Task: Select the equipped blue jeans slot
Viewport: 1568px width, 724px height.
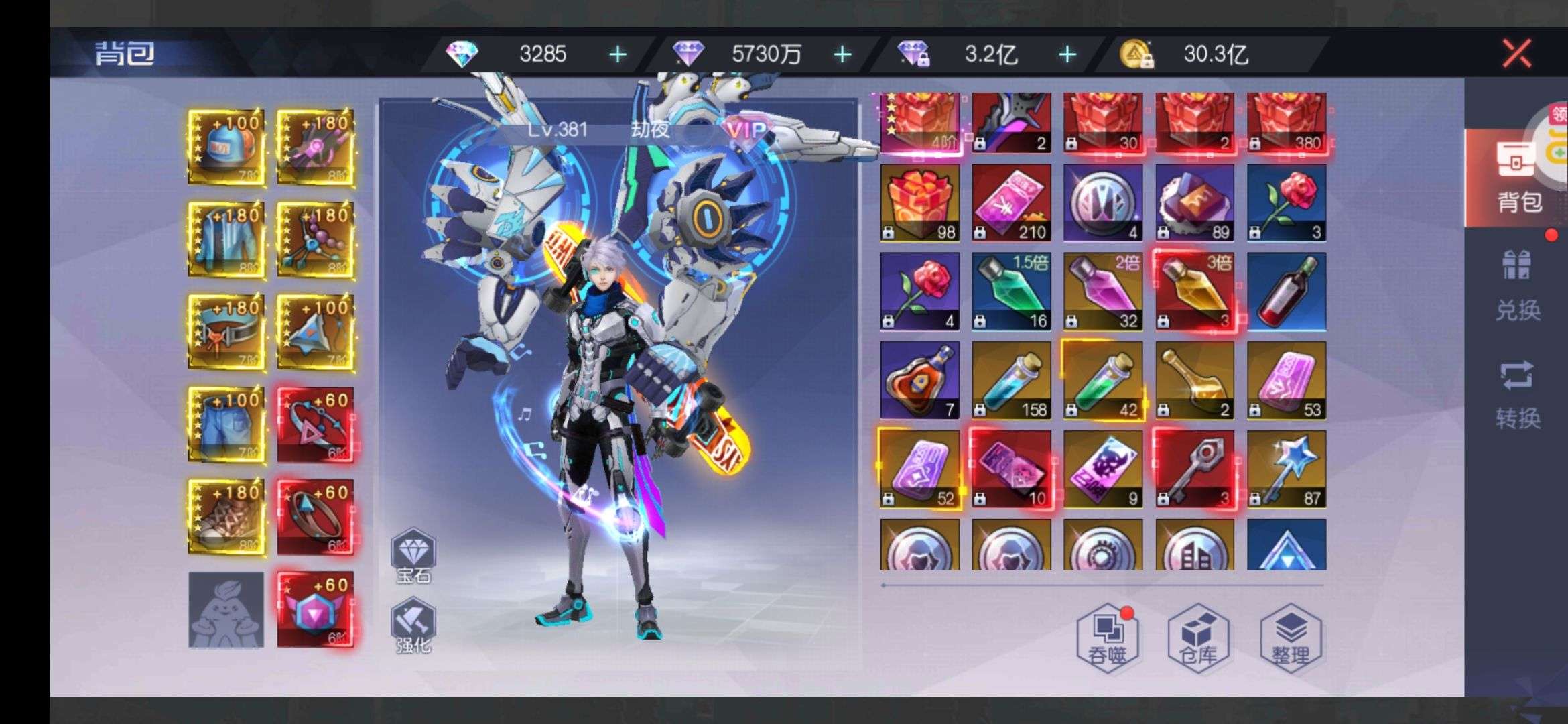Action: coord(226,424)
